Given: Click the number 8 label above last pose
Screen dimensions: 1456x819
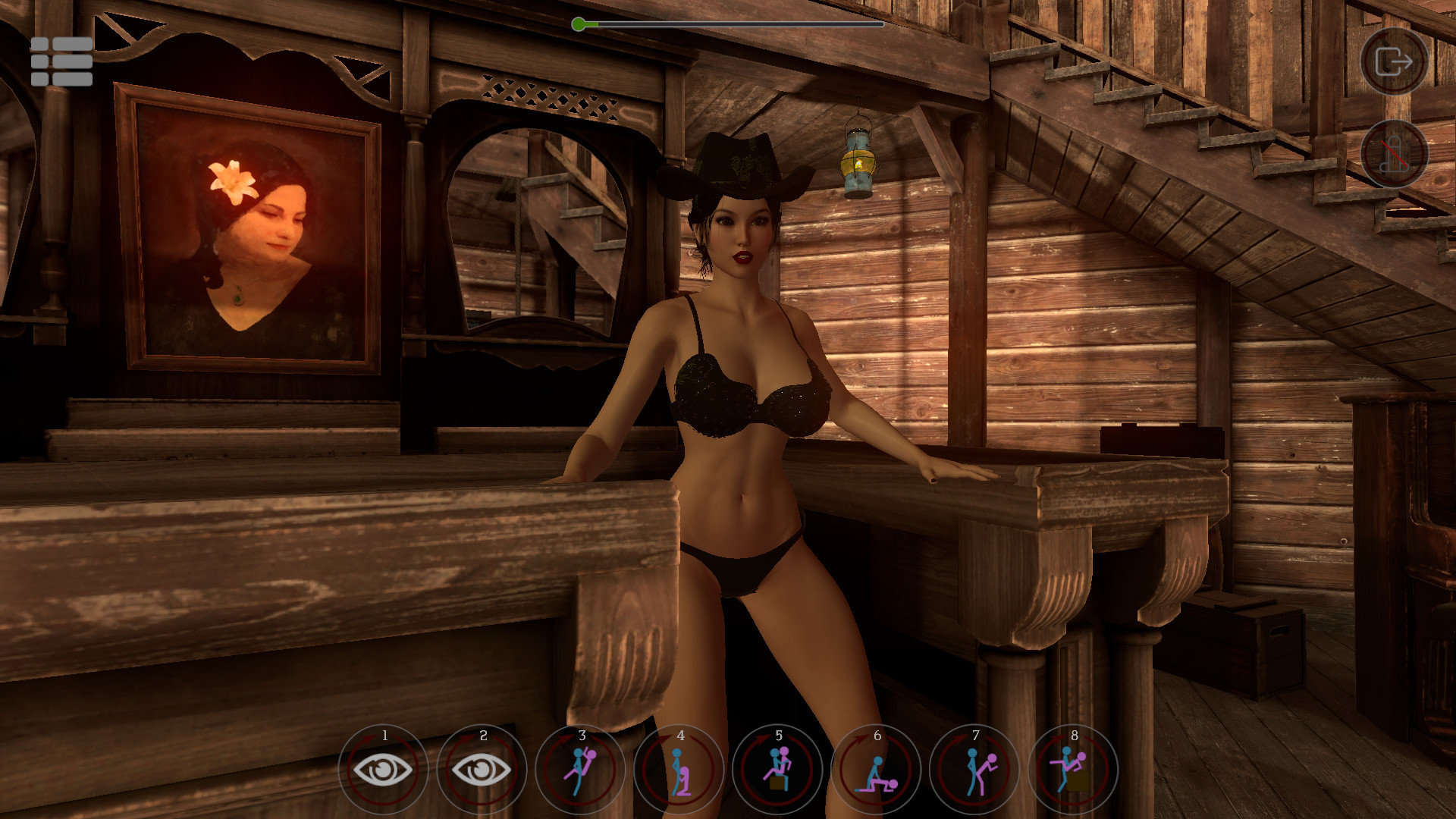Looking at the screenshot, I should pyautogui.click(x=1074, y=735).
